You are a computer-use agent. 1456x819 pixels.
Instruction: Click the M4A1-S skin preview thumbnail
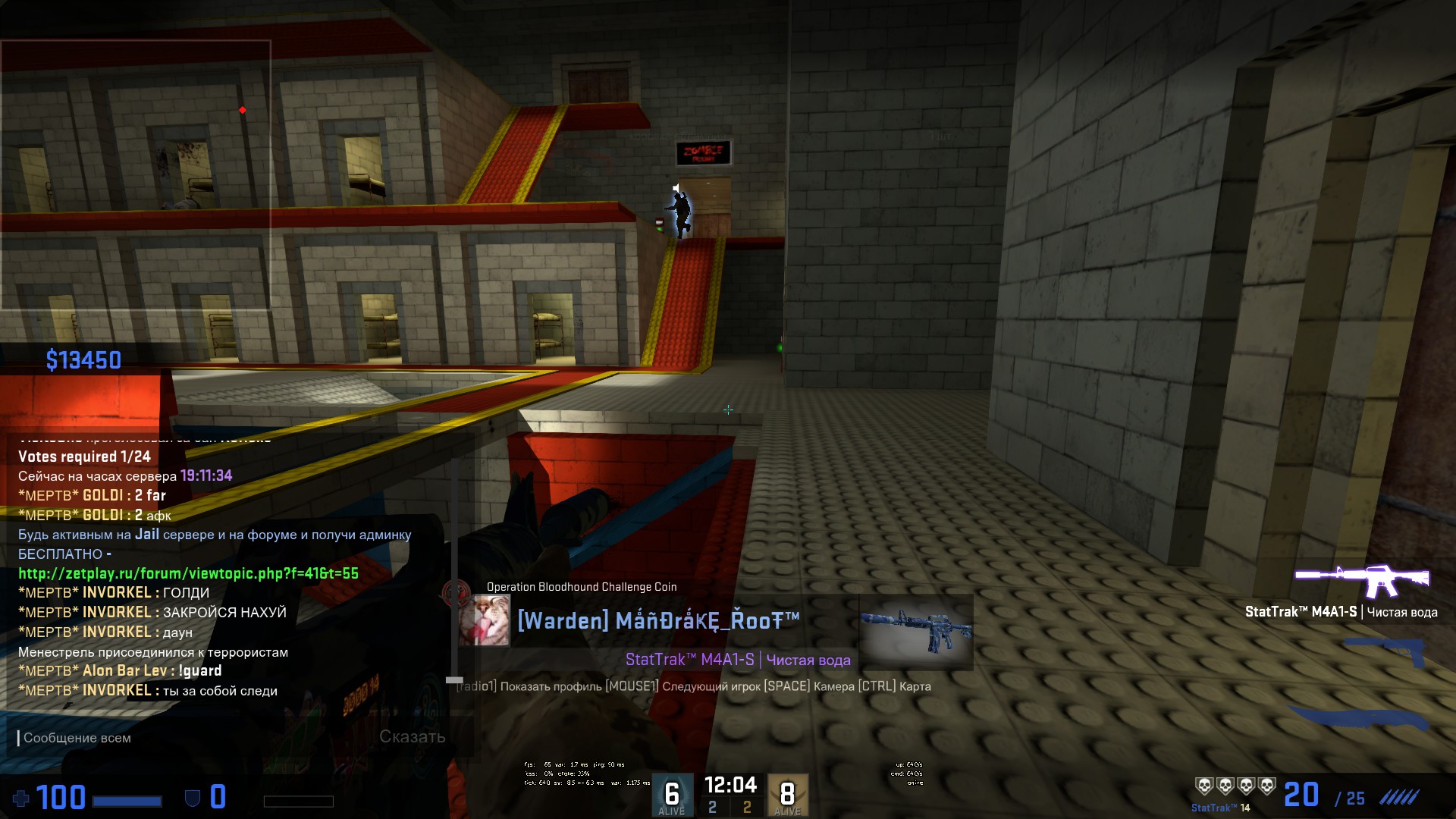[x=915, y=632]
